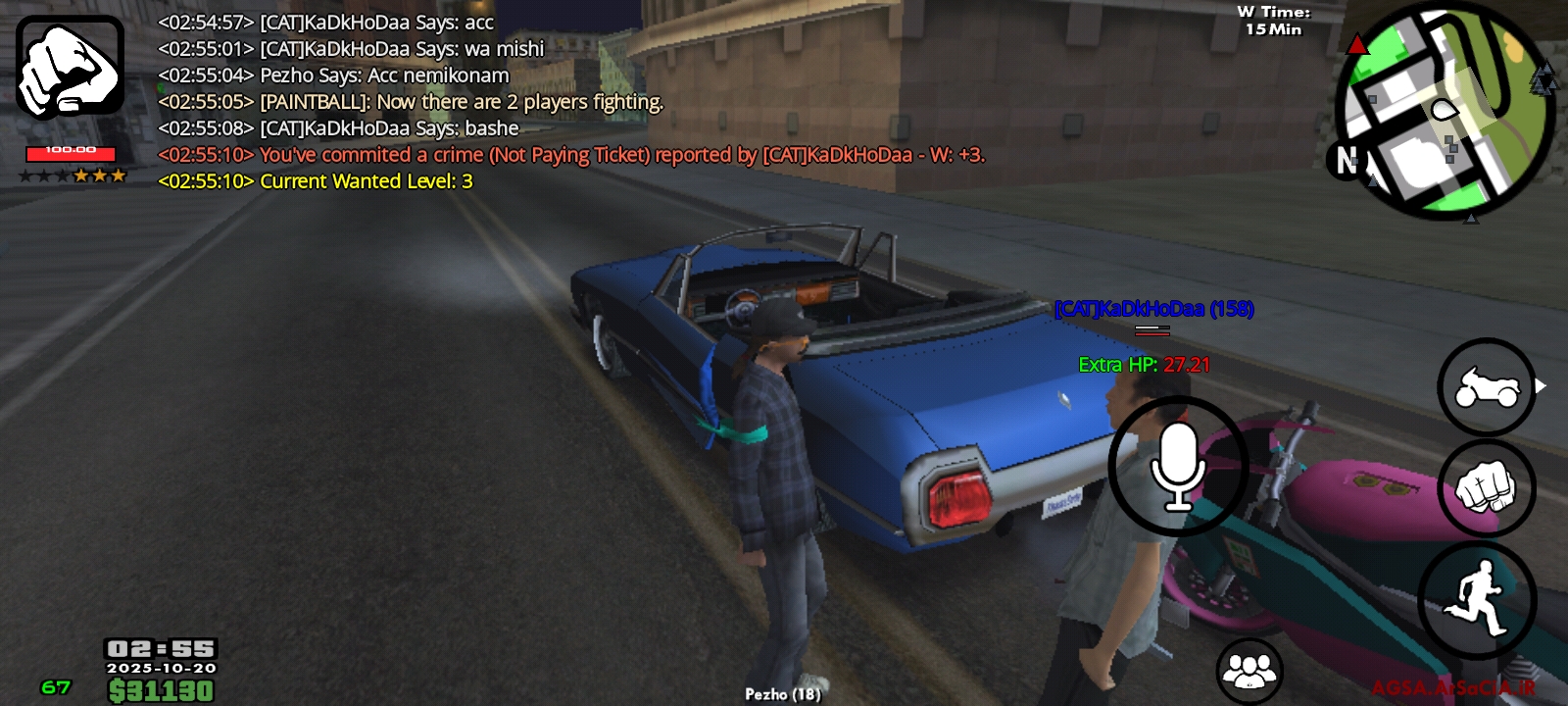Tap the fist weapon icon

coord(70,67)
